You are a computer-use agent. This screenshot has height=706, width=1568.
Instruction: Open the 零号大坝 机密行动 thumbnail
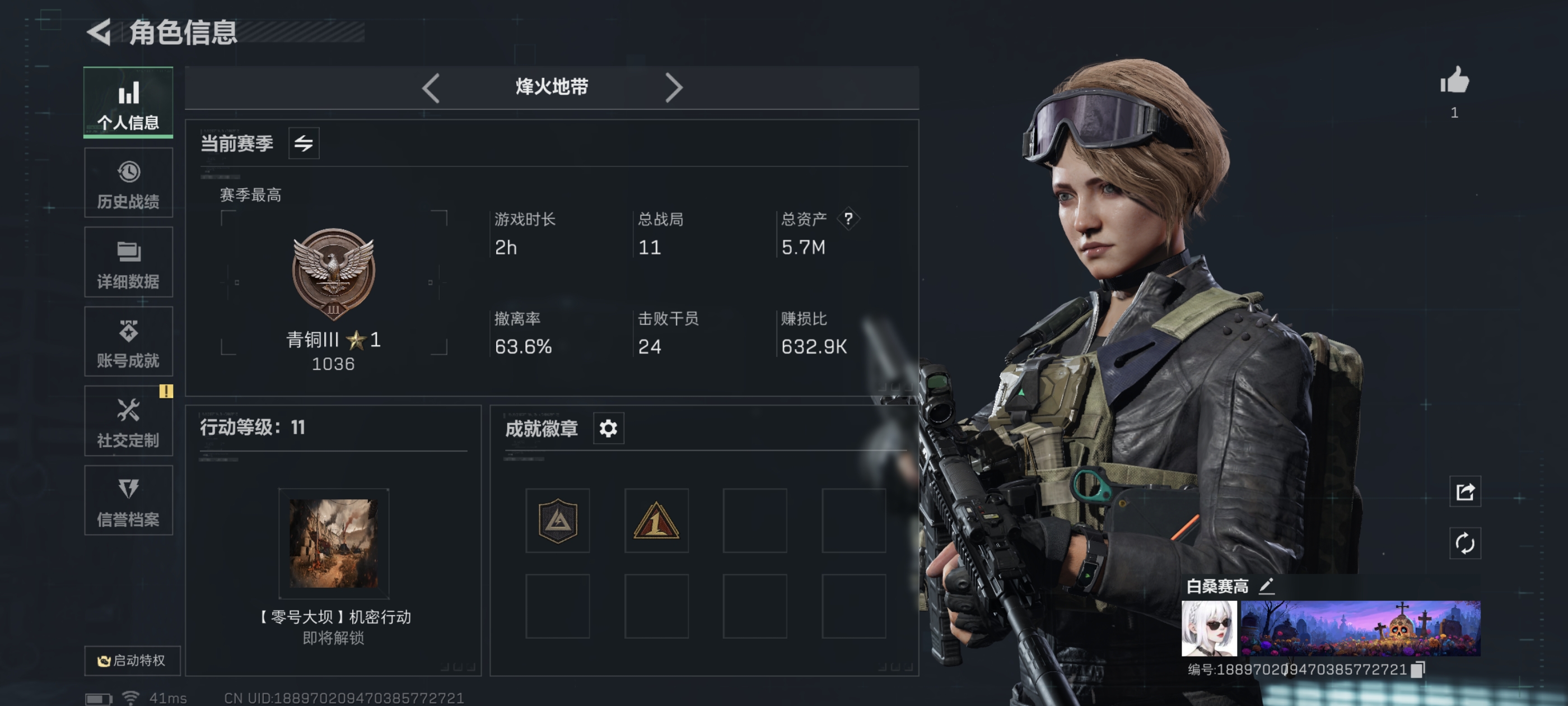pyautogui.click(x=334, y=544)
